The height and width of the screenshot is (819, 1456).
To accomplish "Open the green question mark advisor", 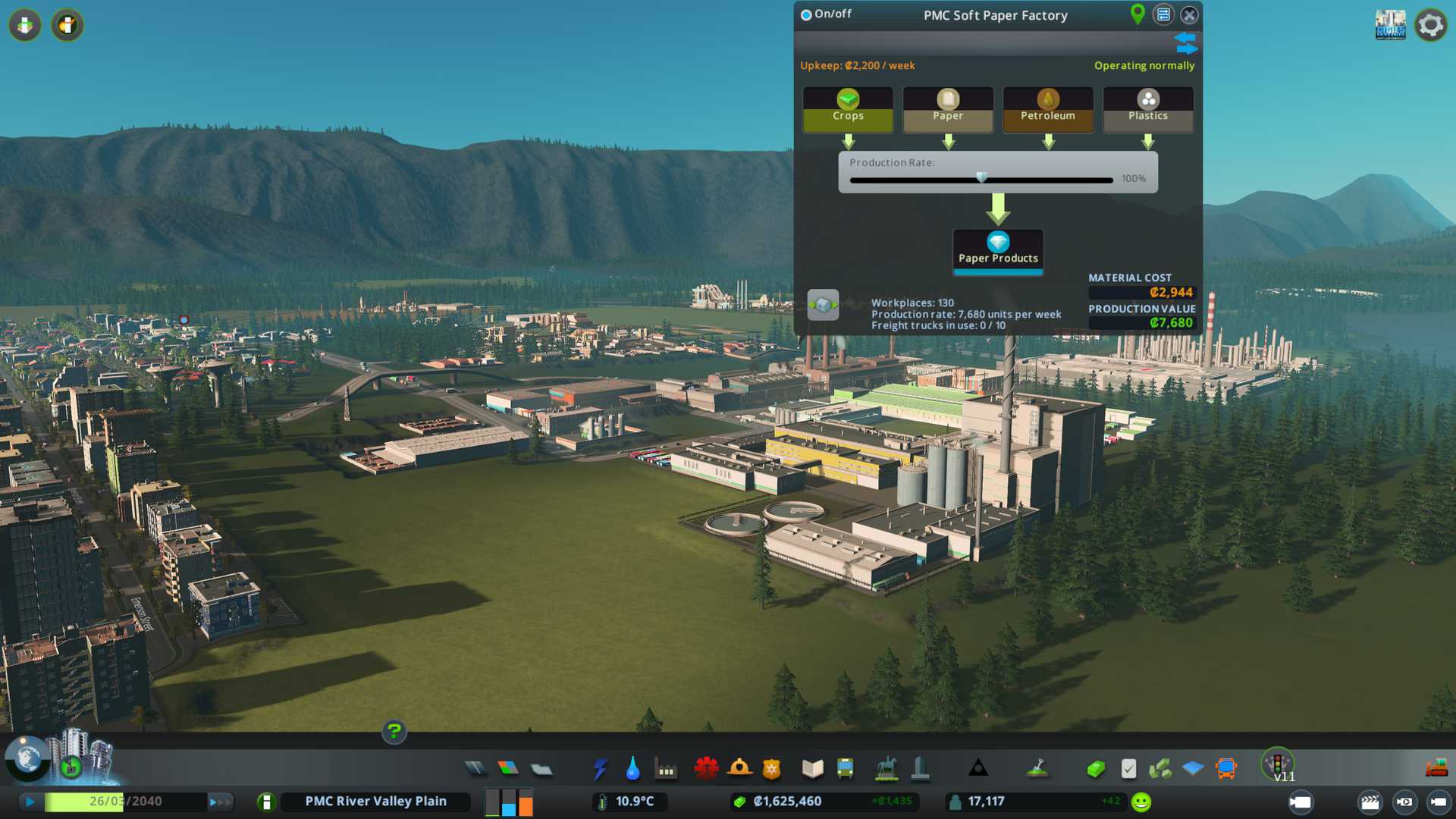I will tap(394, 732).
